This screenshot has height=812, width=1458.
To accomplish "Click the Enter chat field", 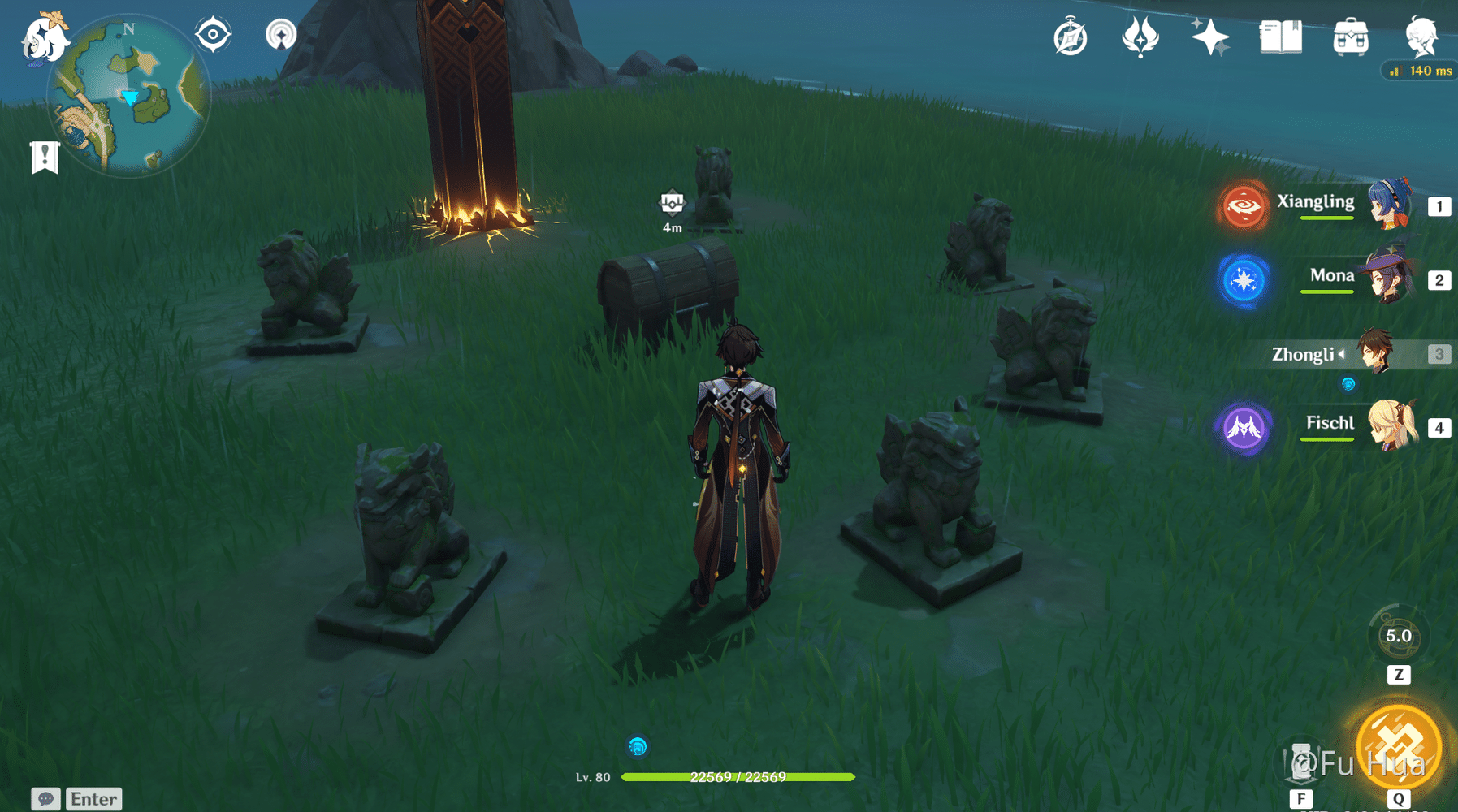I will coord(92,798).
